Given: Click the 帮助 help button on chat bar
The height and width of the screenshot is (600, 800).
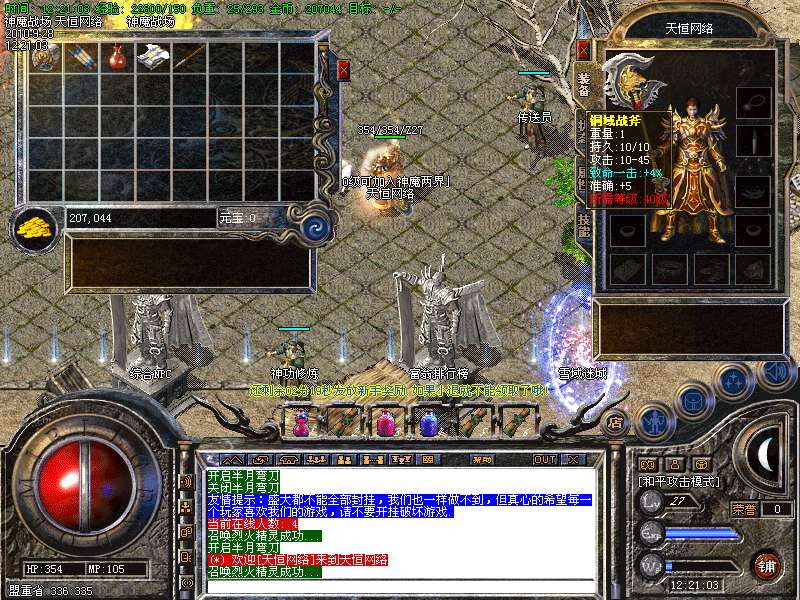Looking at the screenshot, I should point(483,459).
